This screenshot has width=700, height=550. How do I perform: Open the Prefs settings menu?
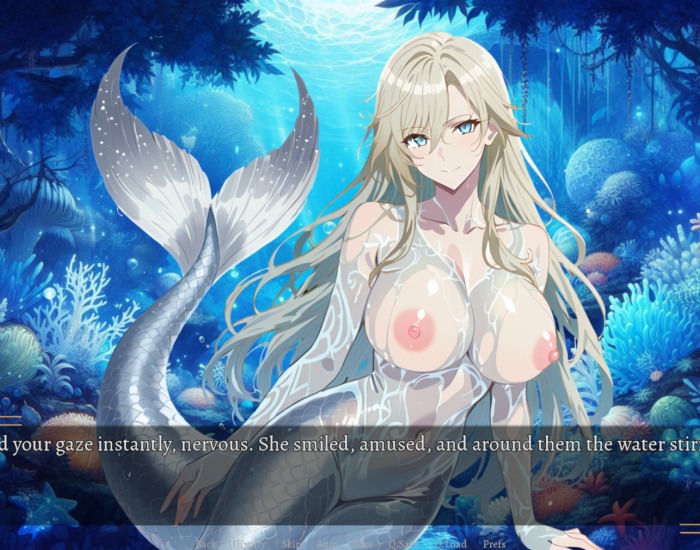coord(494,544)
